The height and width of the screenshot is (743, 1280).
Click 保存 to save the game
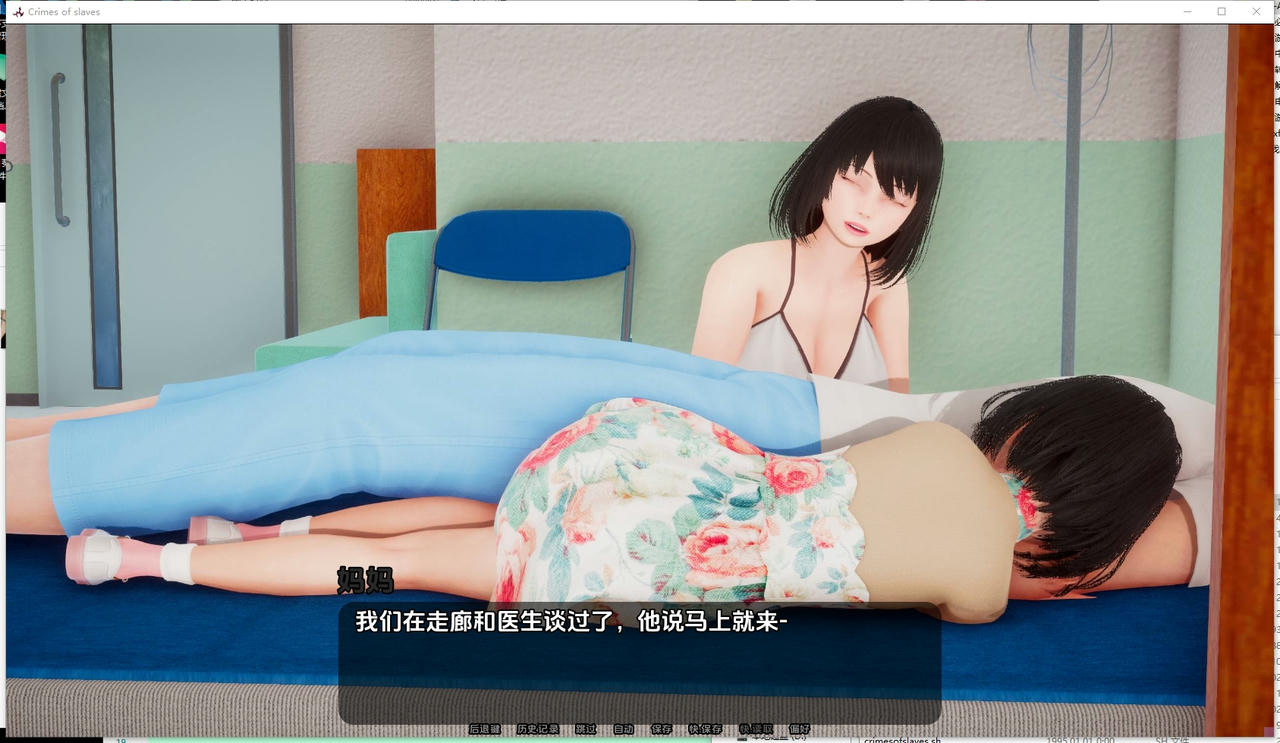point(661,729)
